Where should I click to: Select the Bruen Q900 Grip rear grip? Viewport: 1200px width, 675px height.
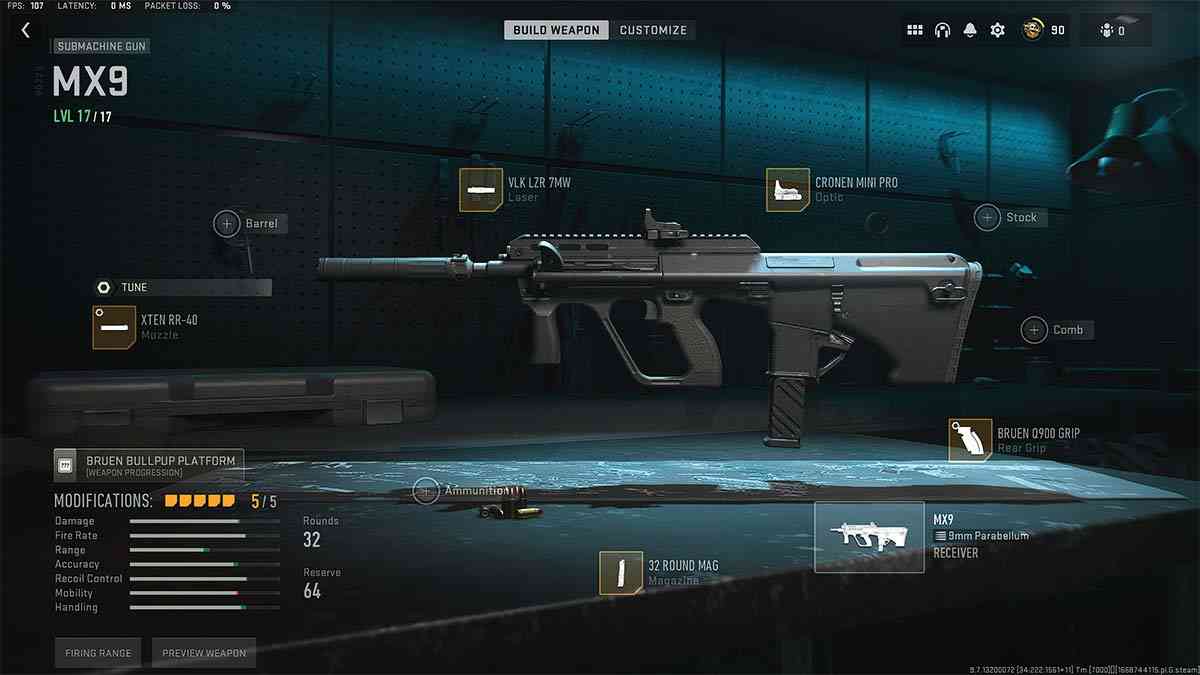[x=970, y=440]
